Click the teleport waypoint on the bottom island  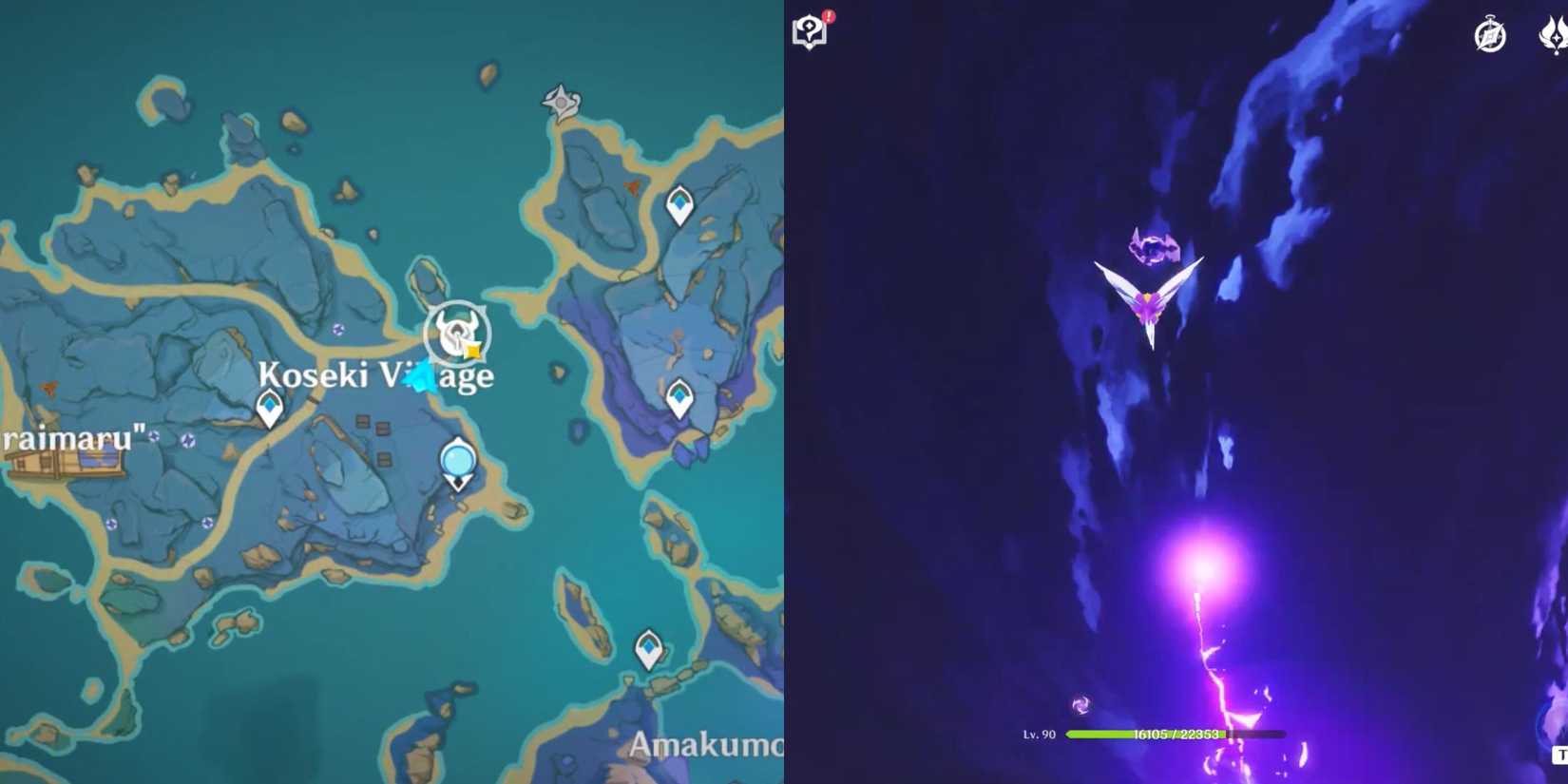[x=649, y=647]
